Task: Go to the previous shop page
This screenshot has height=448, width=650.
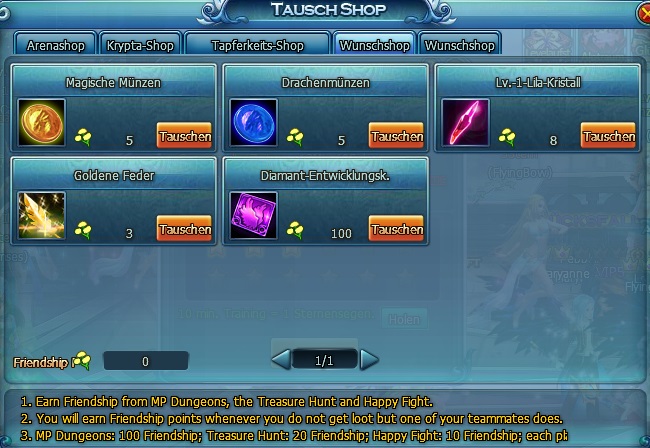Action: click(281, 359)
